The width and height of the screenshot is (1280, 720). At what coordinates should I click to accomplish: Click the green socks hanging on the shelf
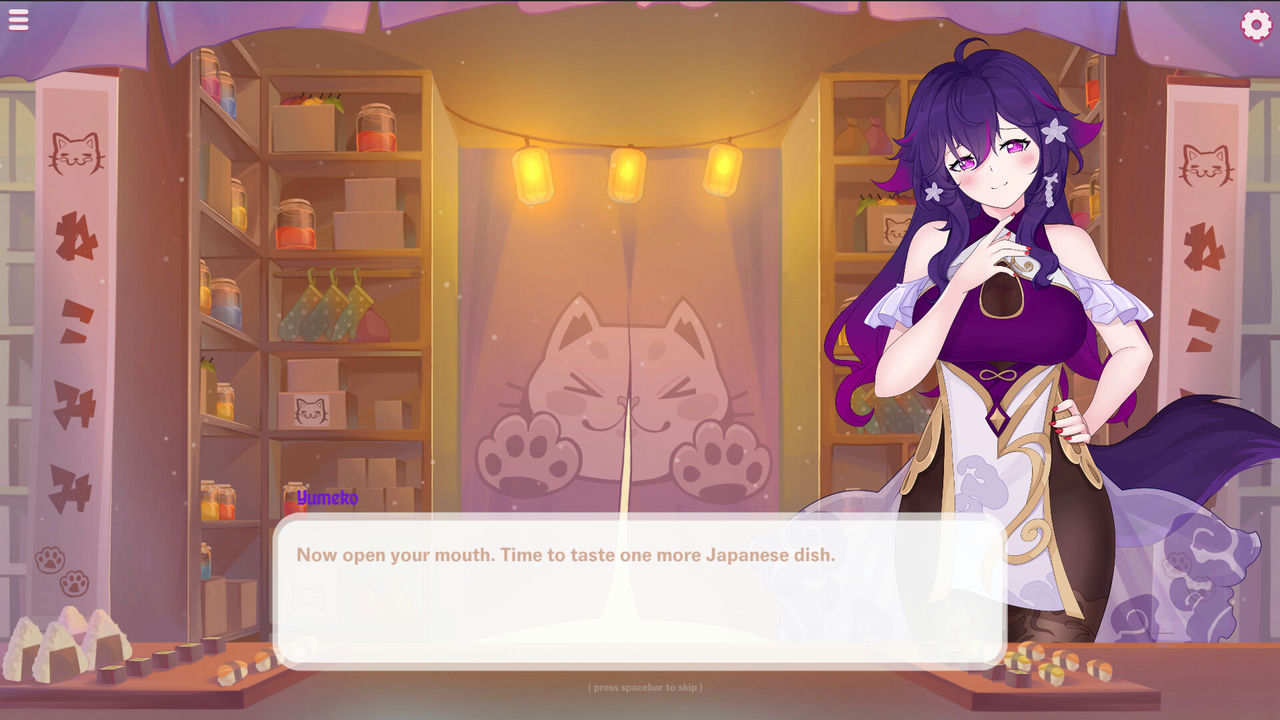coord(318,315)
